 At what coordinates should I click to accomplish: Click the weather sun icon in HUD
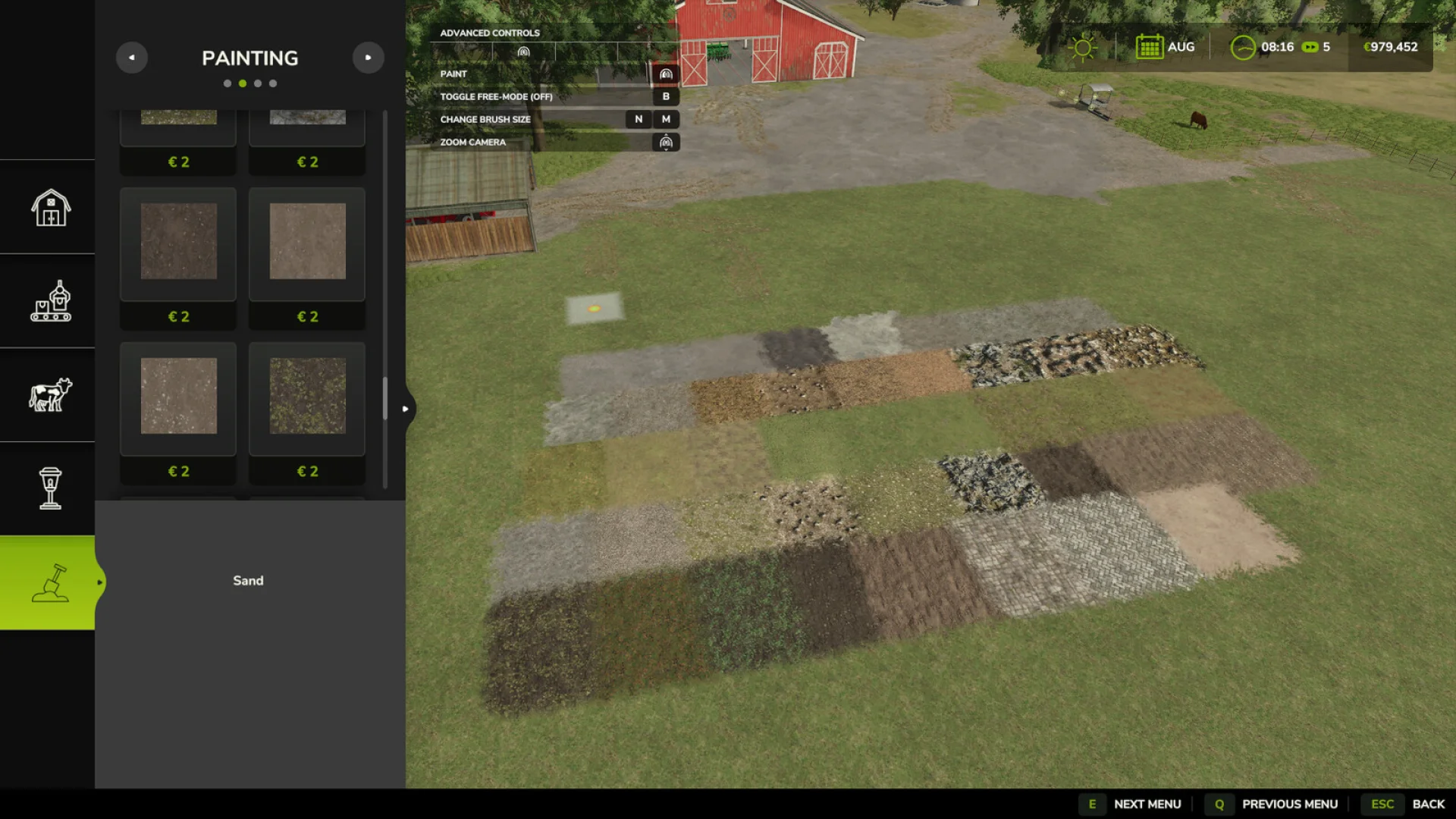[1083, 46]
